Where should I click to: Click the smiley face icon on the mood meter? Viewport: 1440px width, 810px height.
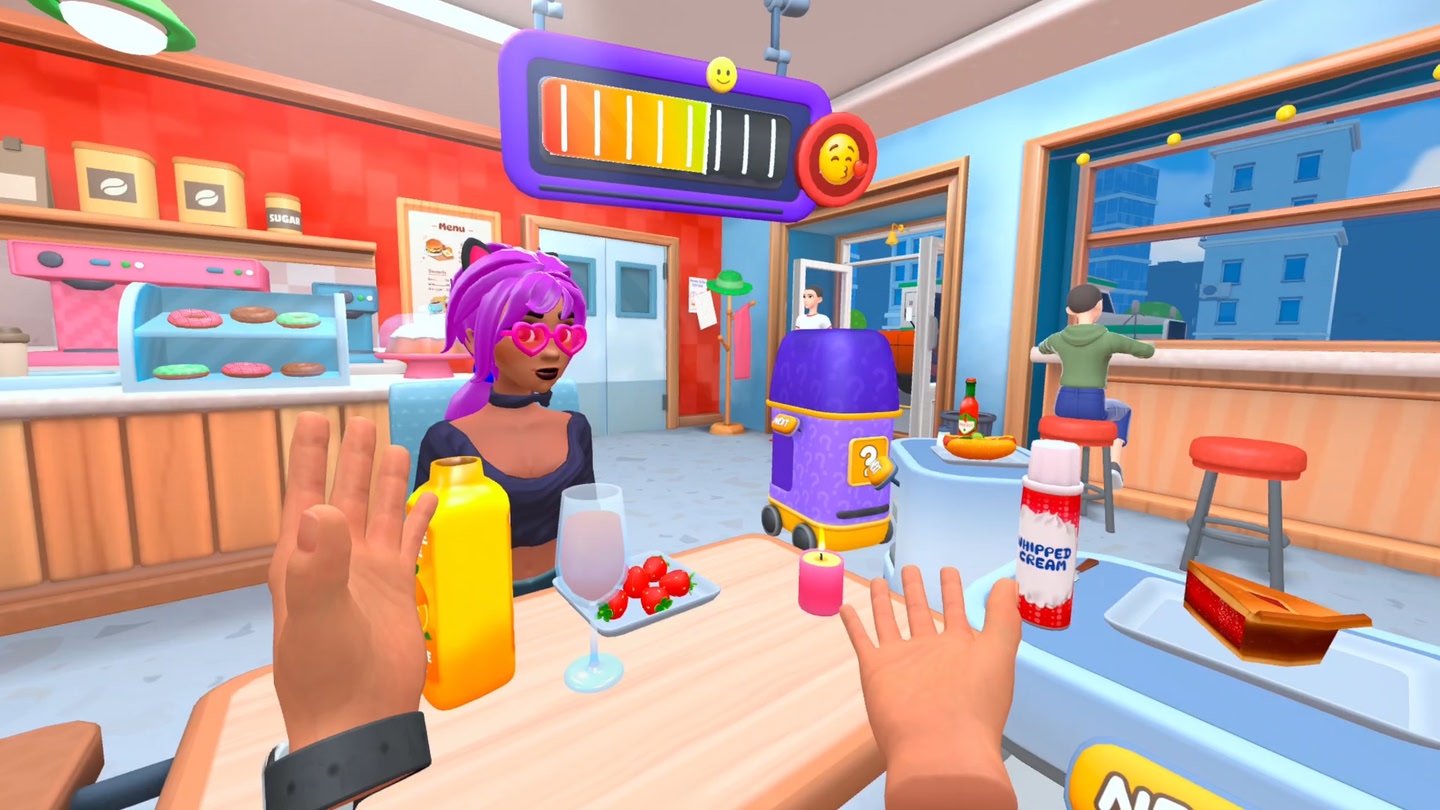pyautogui.click(x=722, y=72)
